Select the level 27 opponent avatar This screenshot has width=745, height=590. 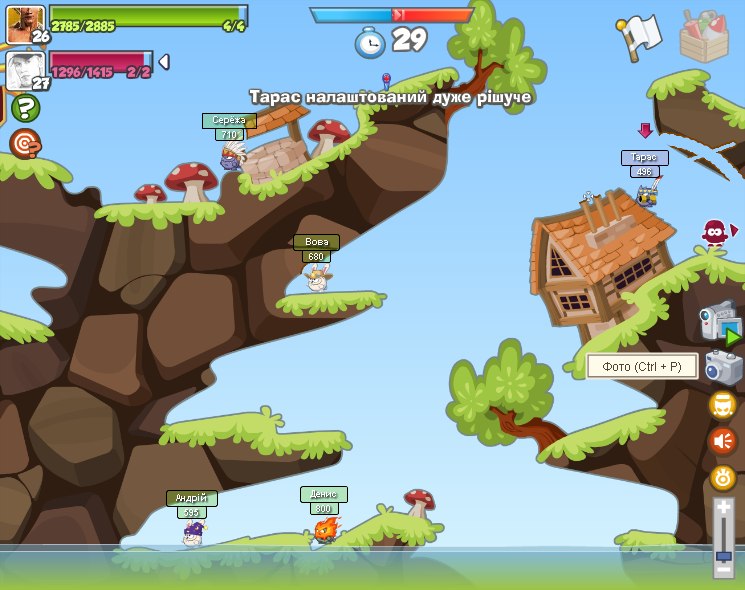24,71
